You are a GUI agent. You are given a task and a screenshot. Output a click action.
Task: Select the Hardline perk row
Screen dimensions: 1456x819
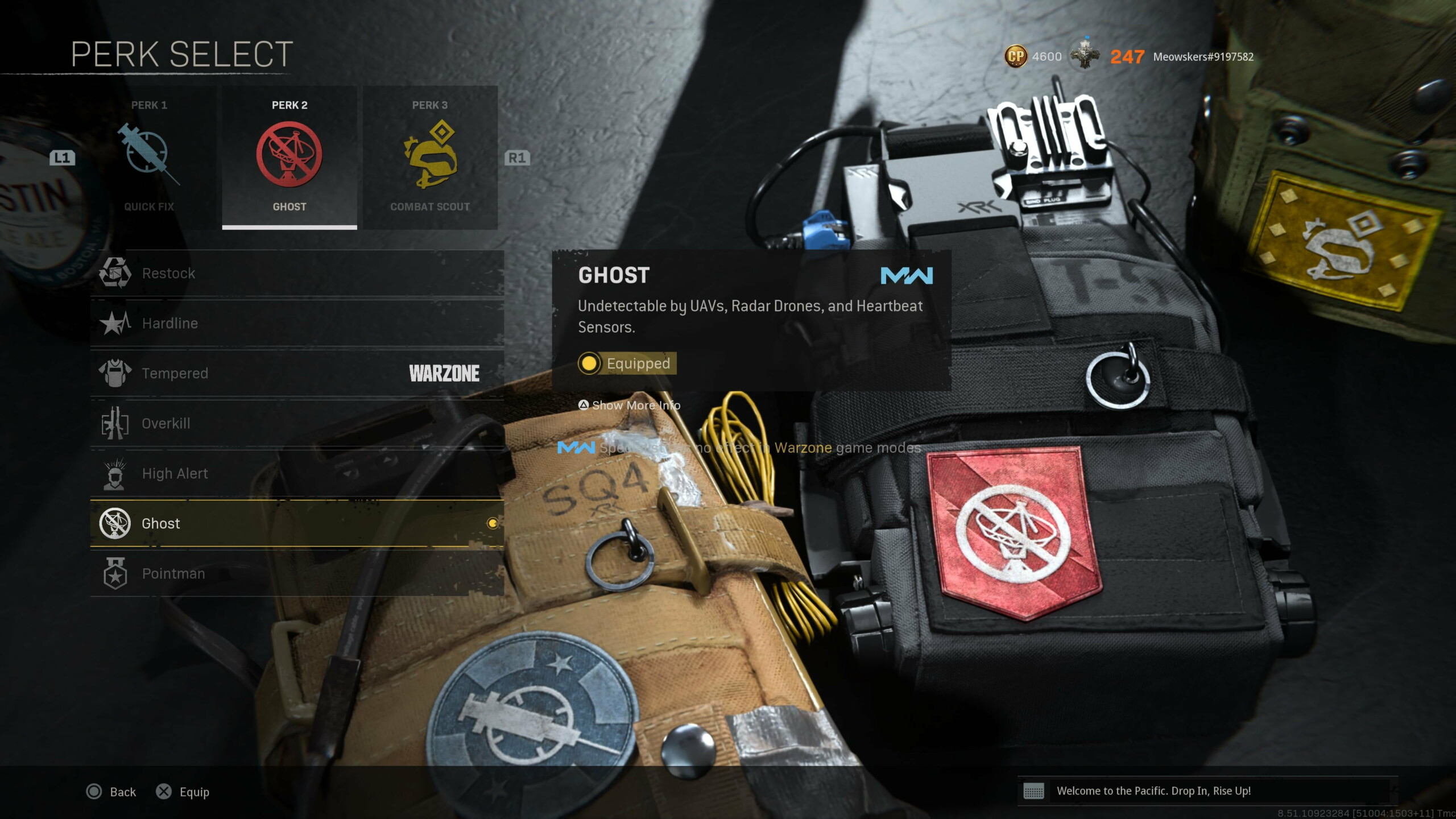pos(297,324)
